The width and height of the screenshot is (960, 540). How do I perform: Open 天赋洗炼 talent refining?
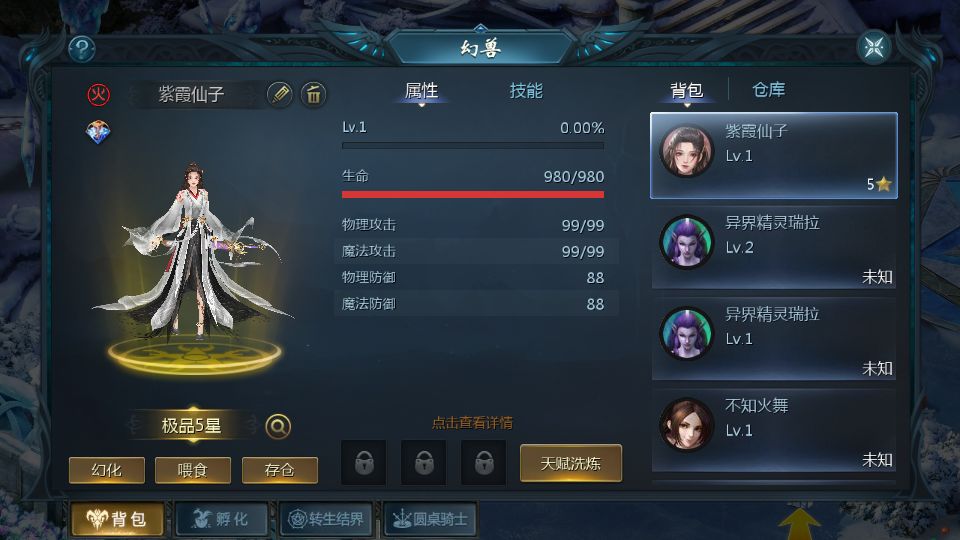tap(571, 463)
